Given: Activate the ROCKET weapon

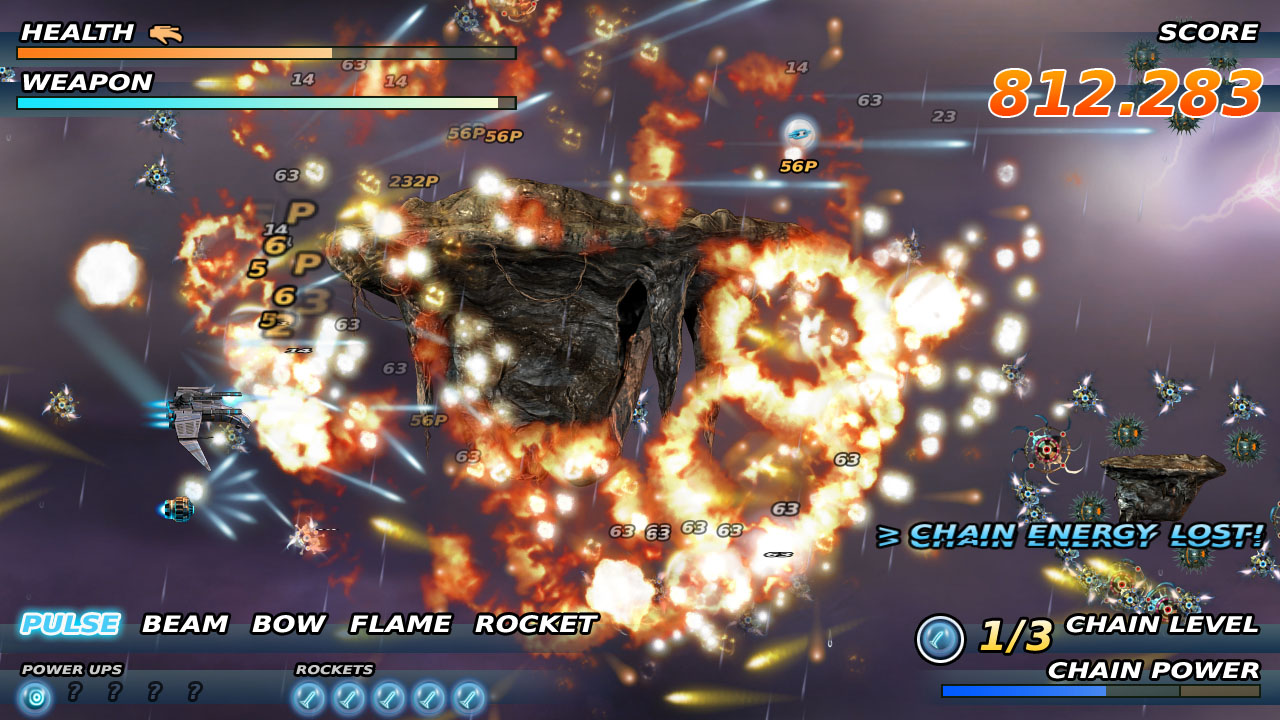Looking at the screenshot, I should click(535, 624).
